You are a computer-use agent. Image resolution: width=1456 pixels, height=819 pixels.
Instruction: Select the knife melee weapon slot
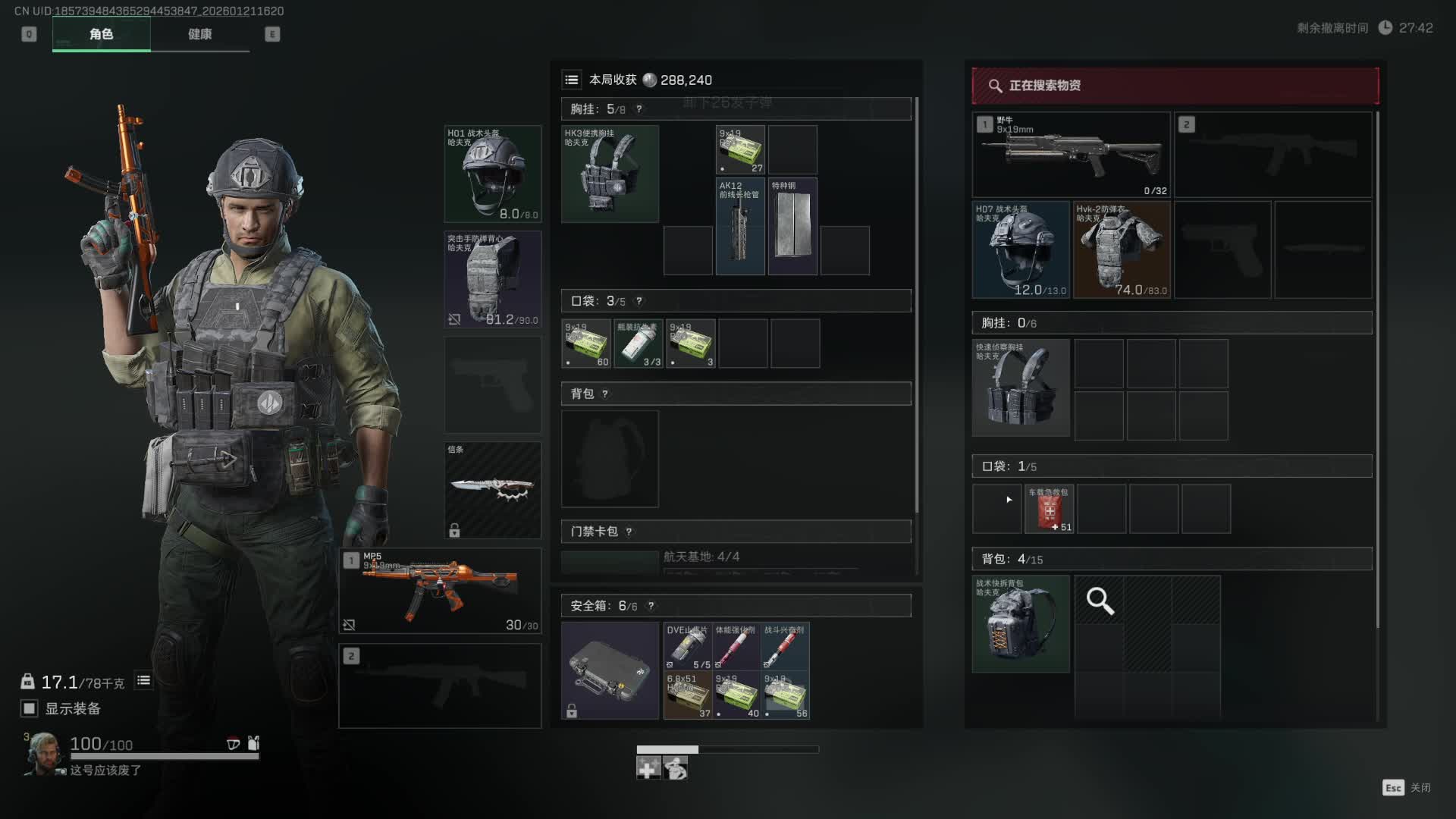493,490
